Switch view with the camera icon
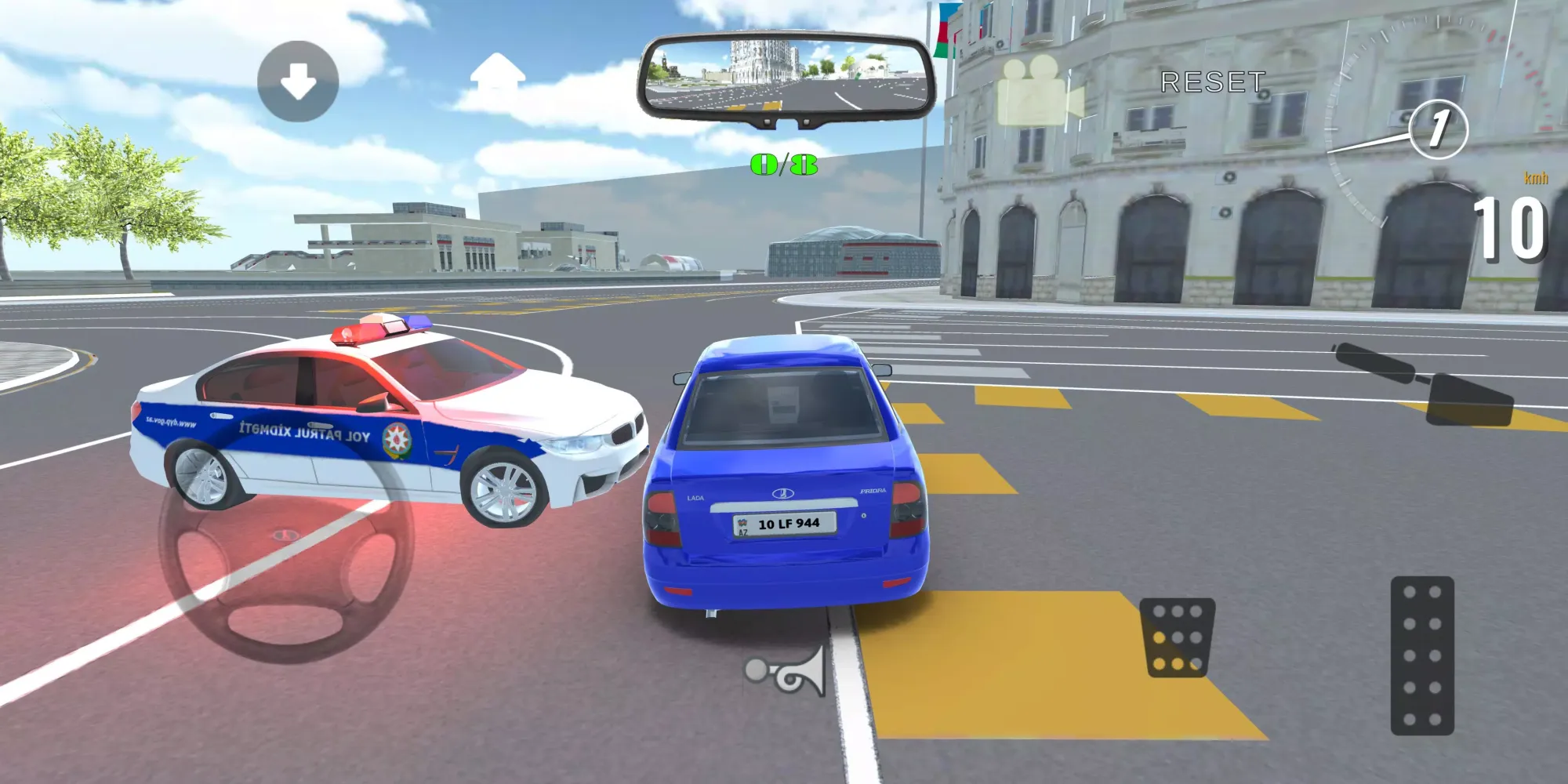The height and width of the screenshot is (784, 1568). pos(1038,93)
